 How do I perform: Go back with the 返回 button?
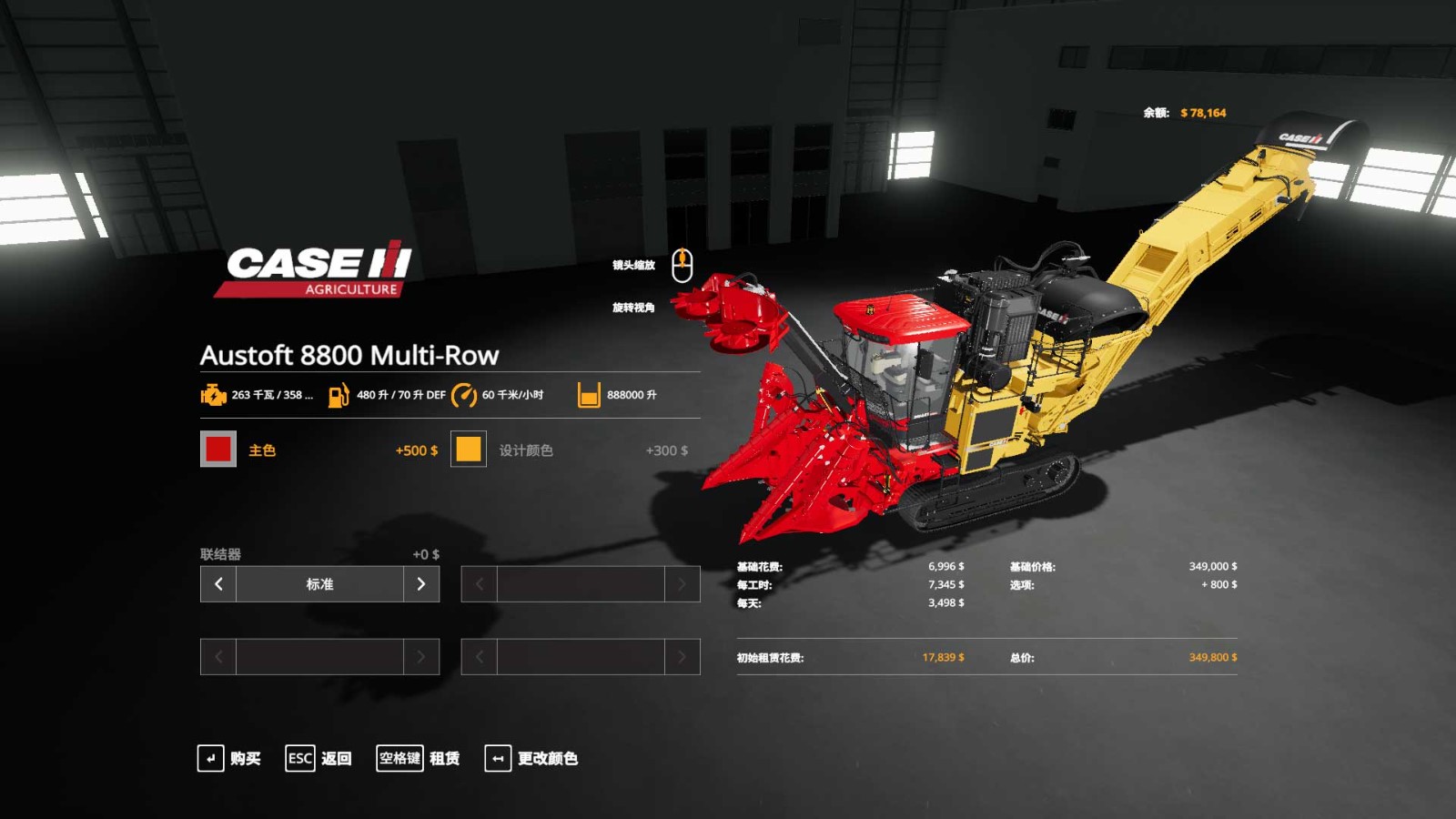318,758
